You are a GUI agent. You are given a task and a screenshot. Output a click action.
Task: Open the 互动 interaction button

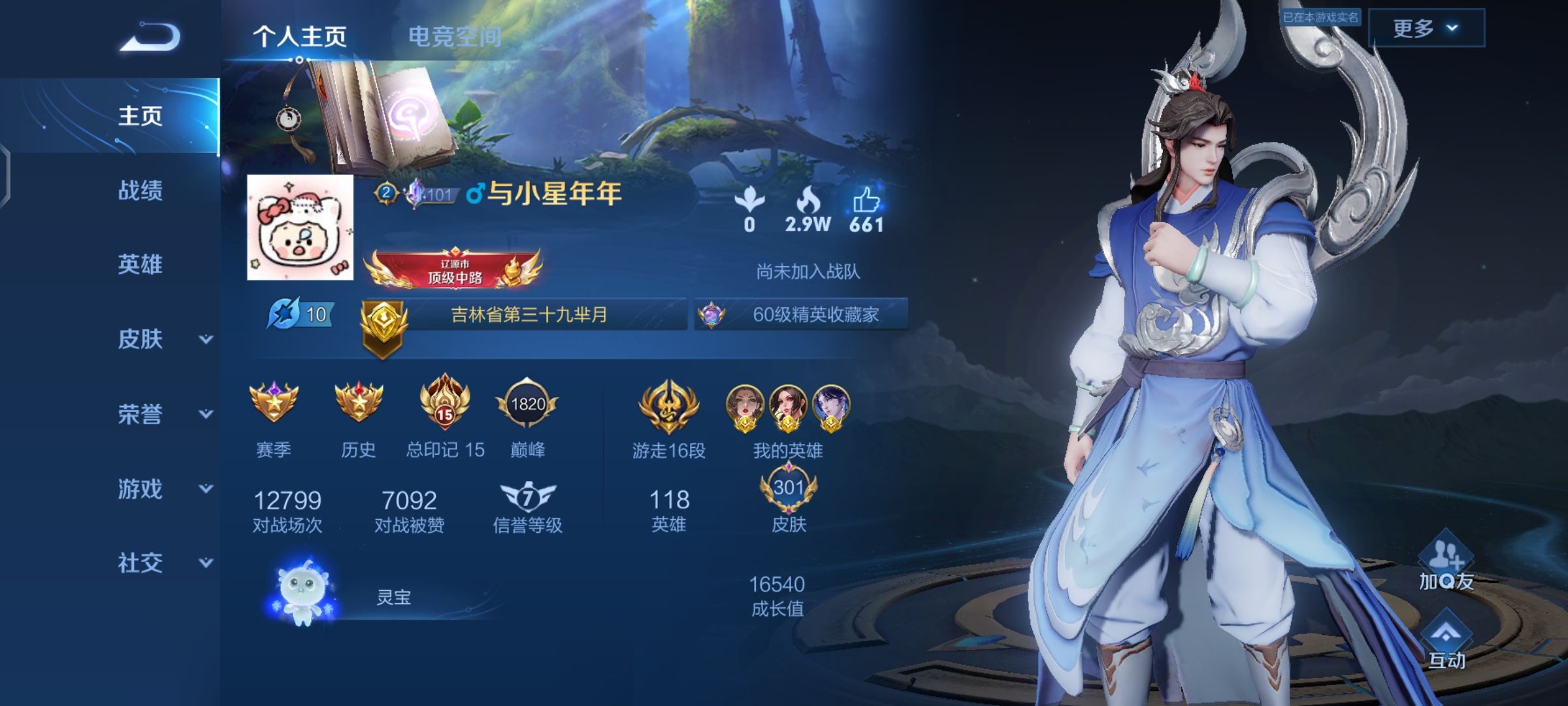tap(1446, 641)
